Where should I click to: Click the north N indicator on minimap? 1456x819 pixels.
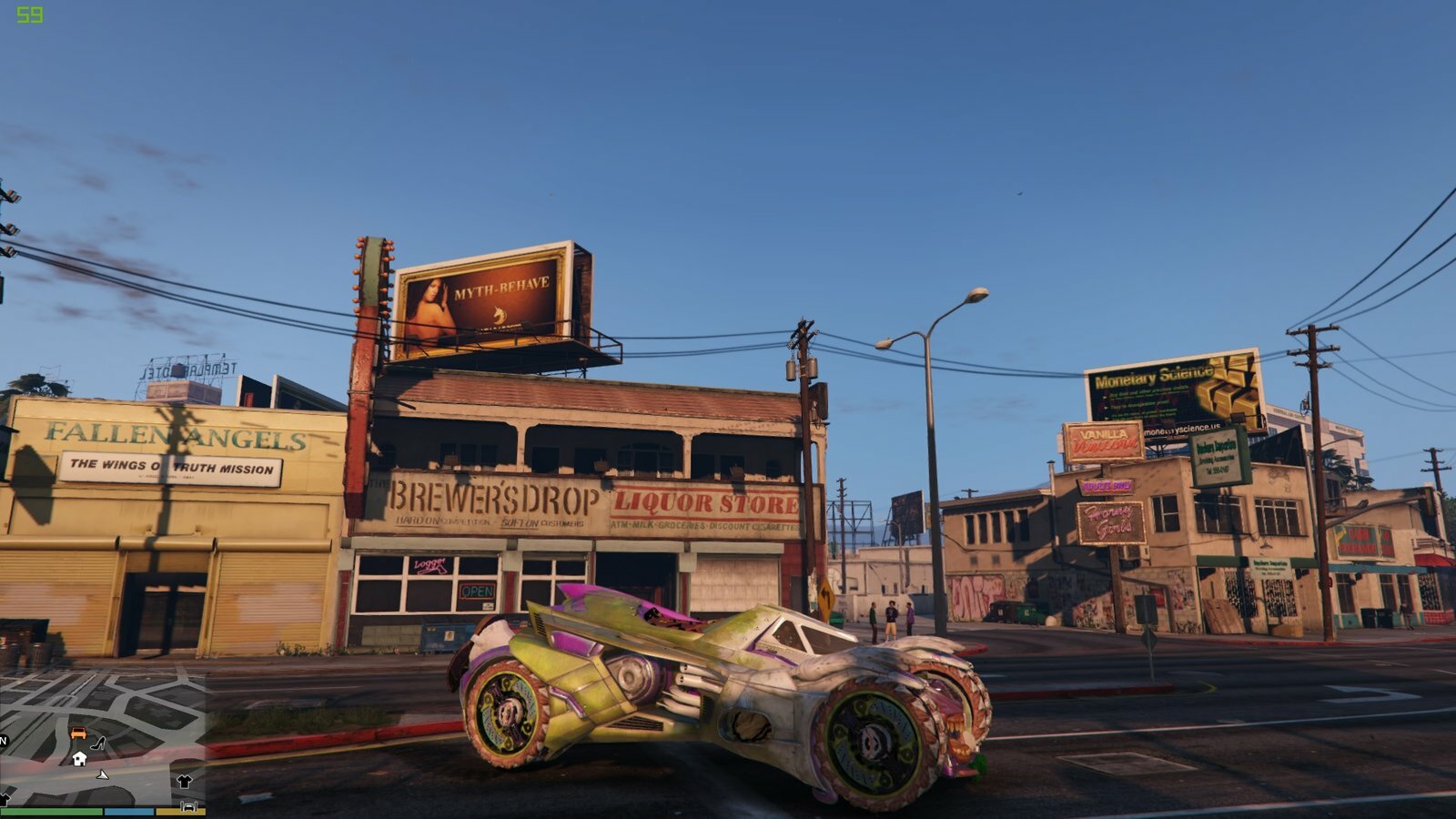[4, 741]
